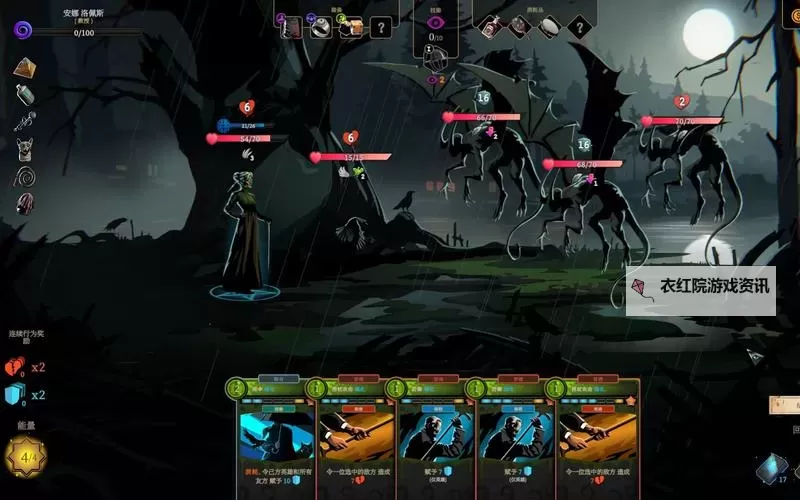This screenshot has height=500, width=800.
Task: Select the magnifying glass consumable slot
Action: (519, 27)
